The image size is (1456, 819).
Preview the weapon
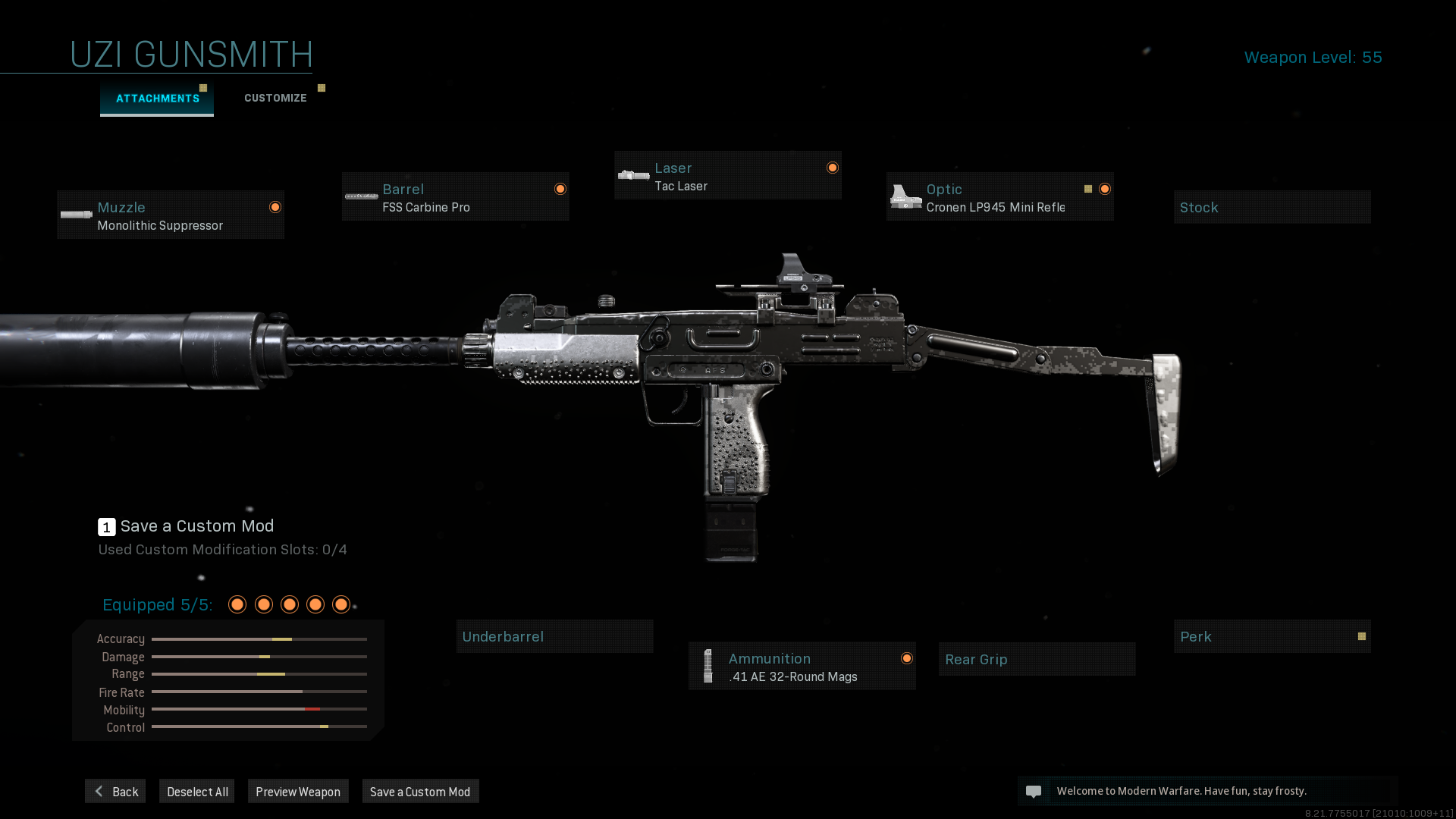click(x=298, y=792)
